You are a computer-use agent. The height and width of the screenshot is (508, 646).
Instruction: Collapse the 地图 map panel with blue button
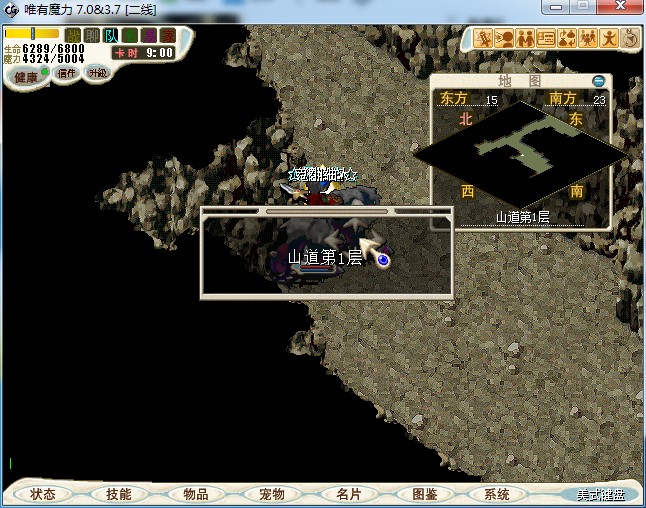(598, 81)
